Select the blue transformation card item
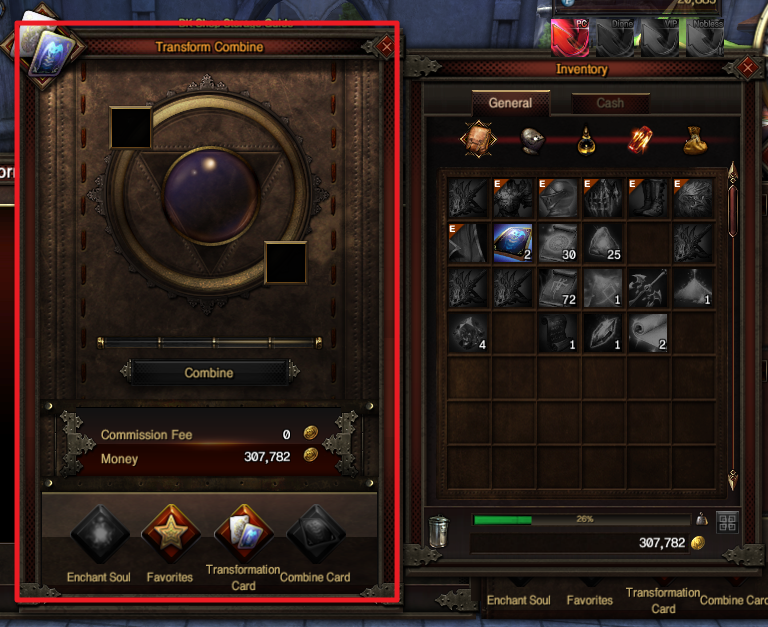This screenshot has width=768, height=627. (x=513, y=243)
